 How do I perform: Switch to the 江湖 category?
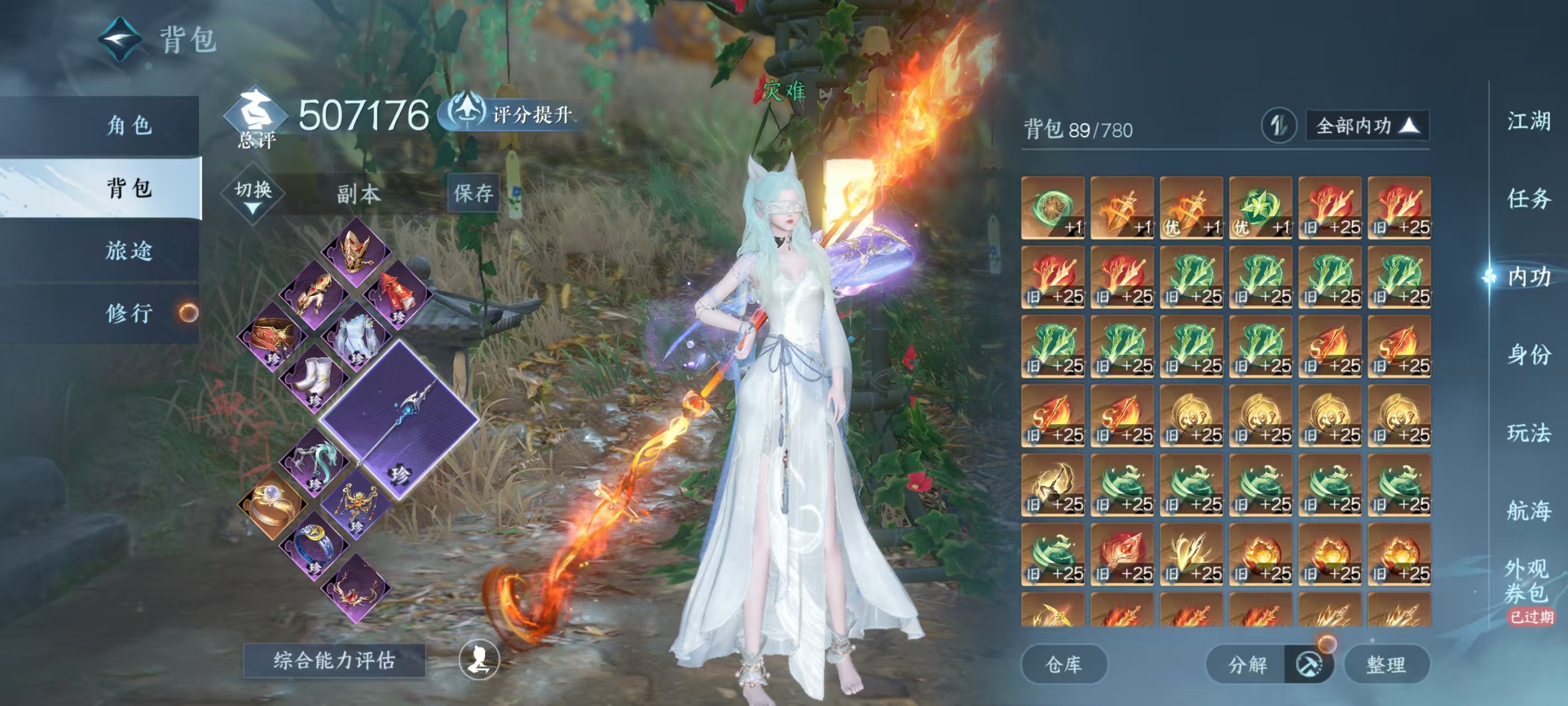coord(1528,120)
